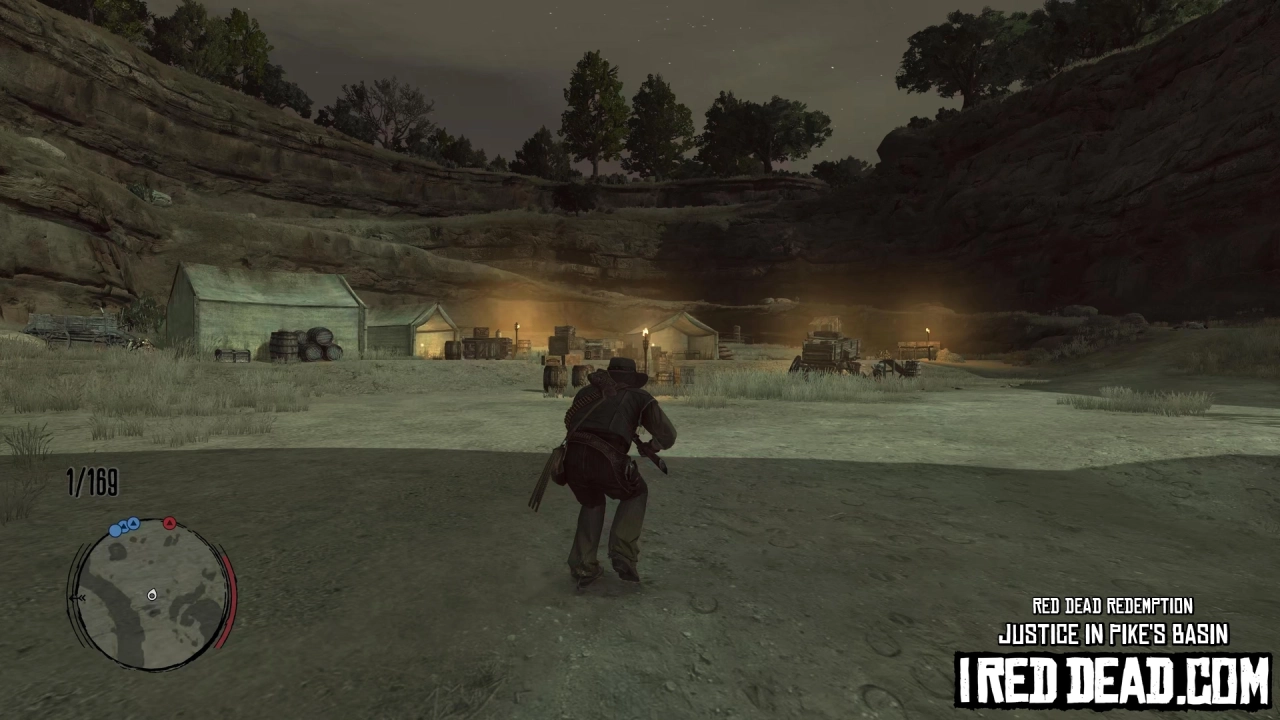Click the leftmost blue ally blip on the minimap
The height and width of the screenshot is (720, 1280).
(115, 531)
